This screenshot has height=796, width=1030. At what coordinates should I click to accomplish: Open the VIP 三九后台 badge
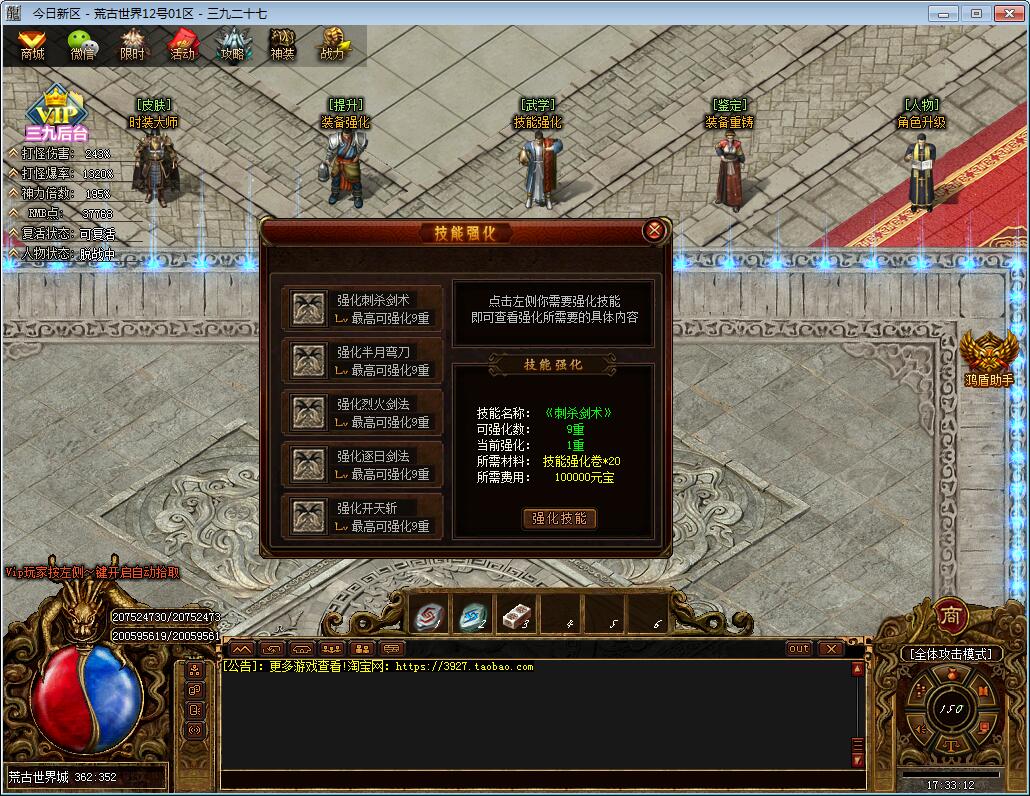[x=57, y=115]
